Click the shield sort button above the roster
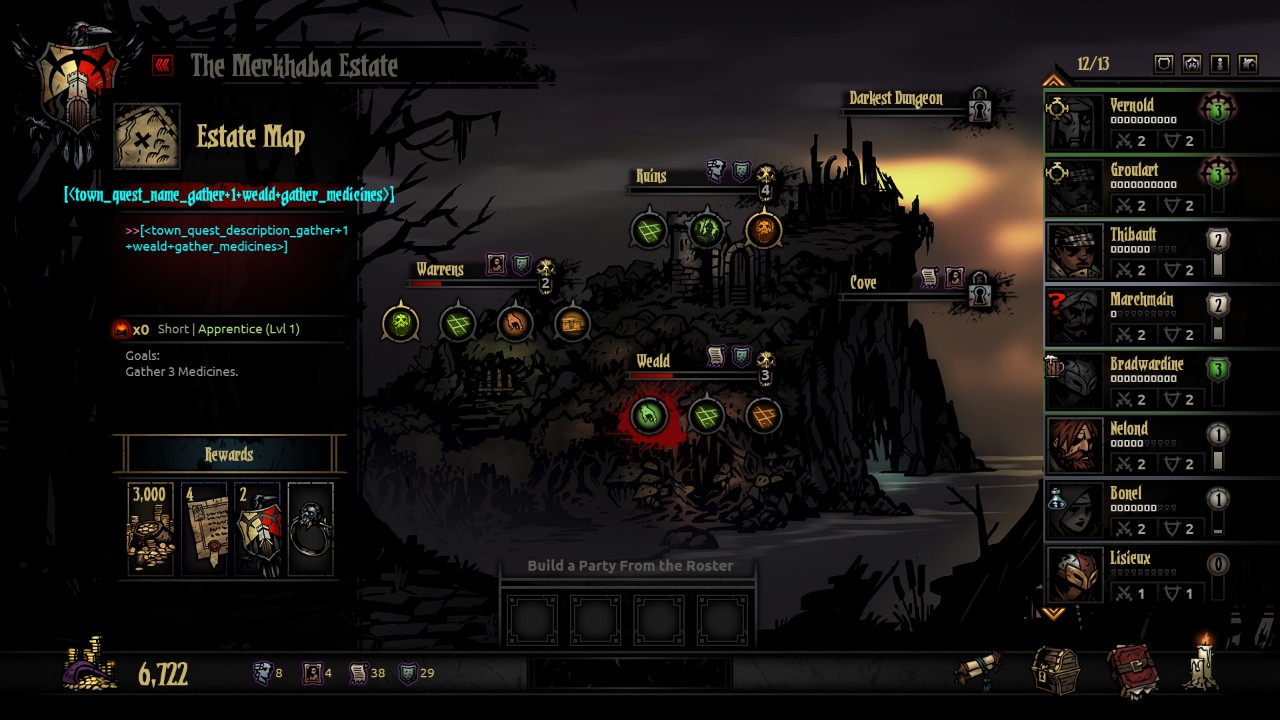 (1164, 64)
